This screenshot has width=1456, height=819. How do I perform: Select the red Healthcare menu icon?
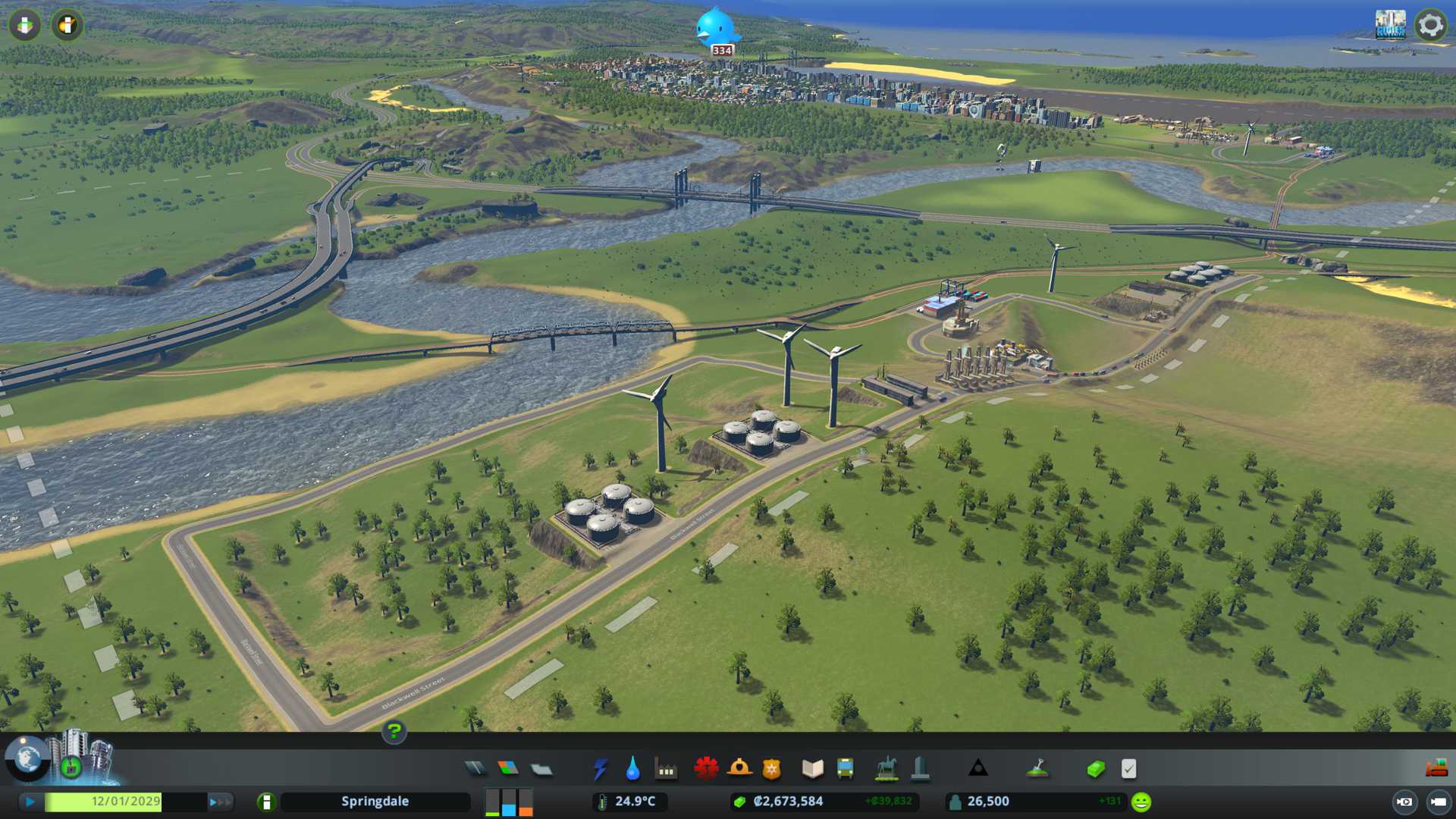click(x=706, y=769)
